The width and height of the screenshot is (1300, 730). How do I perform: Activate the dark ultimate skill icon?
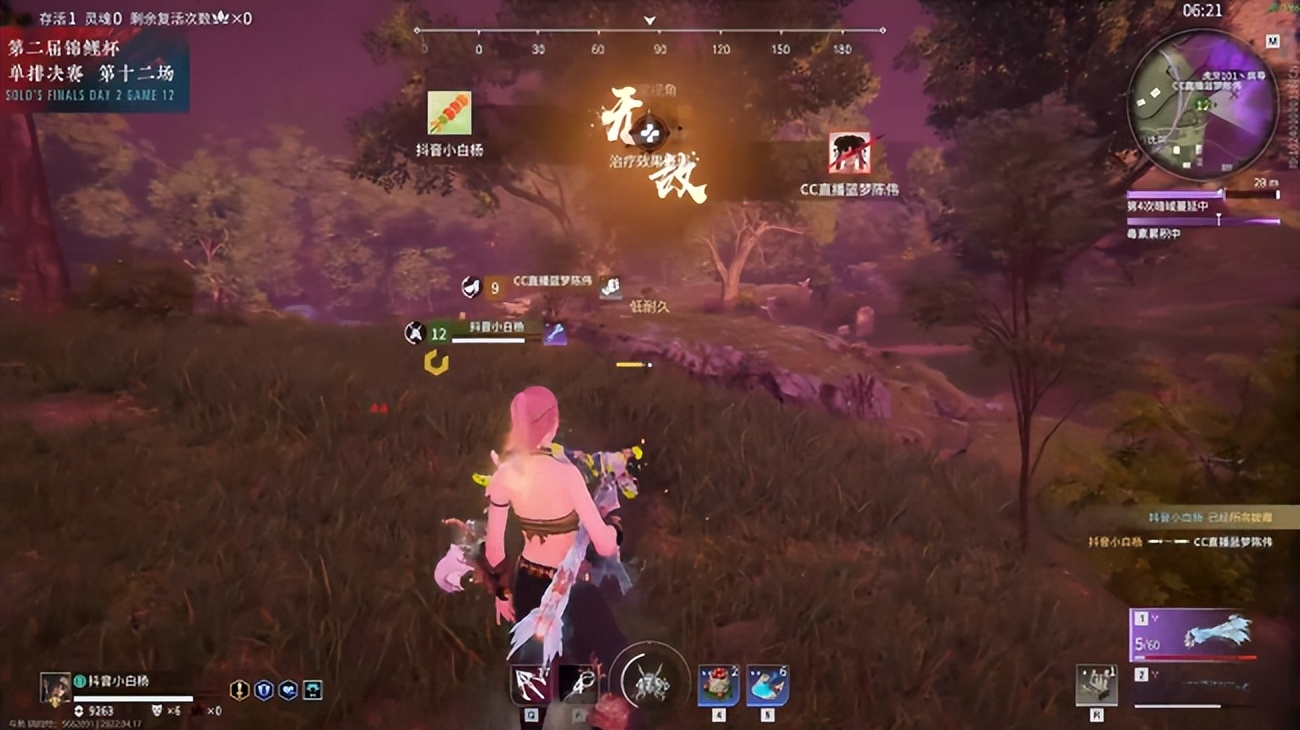click(x=578, y=685)
